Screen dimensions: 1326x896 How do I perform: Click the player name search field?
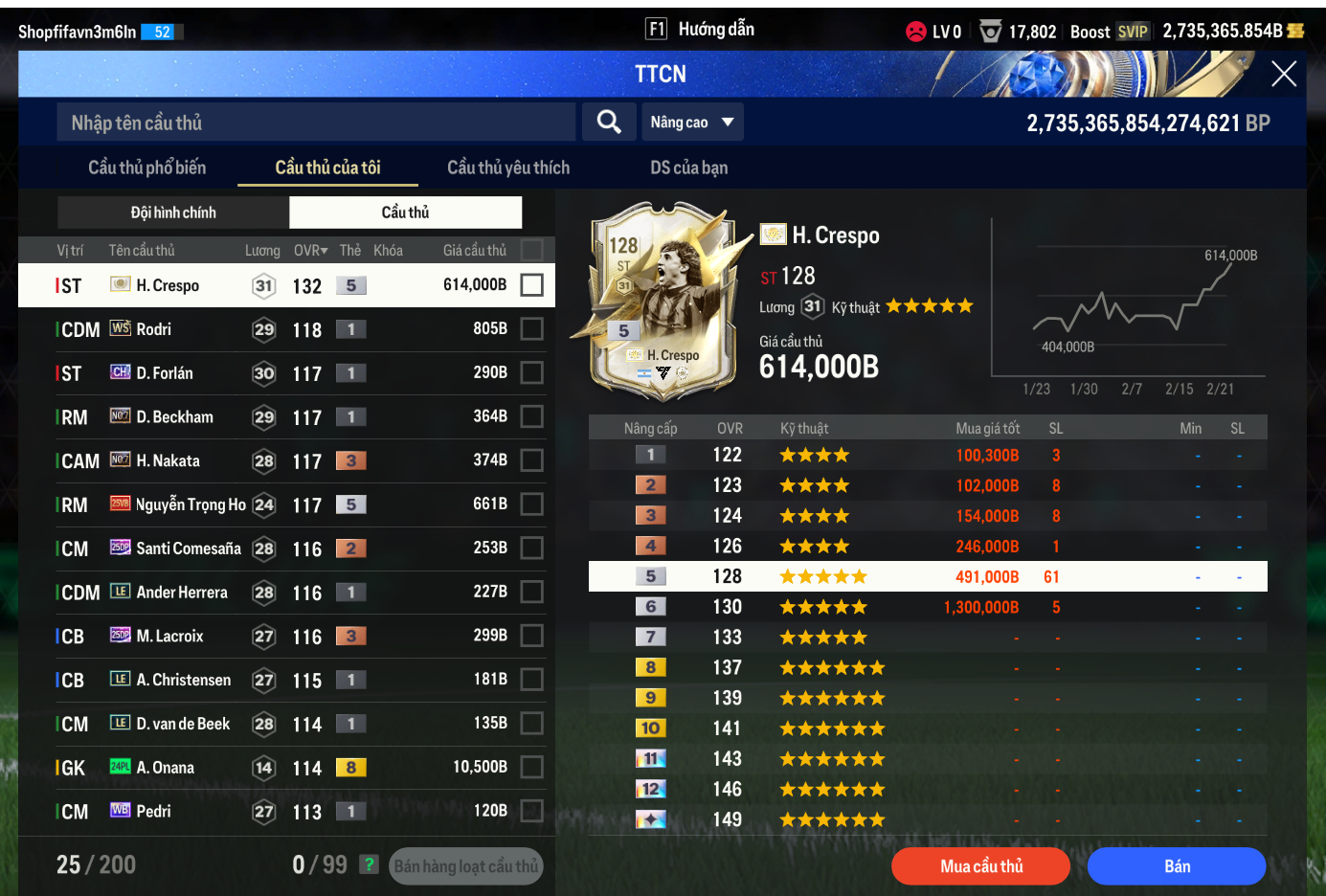(316, 123)
